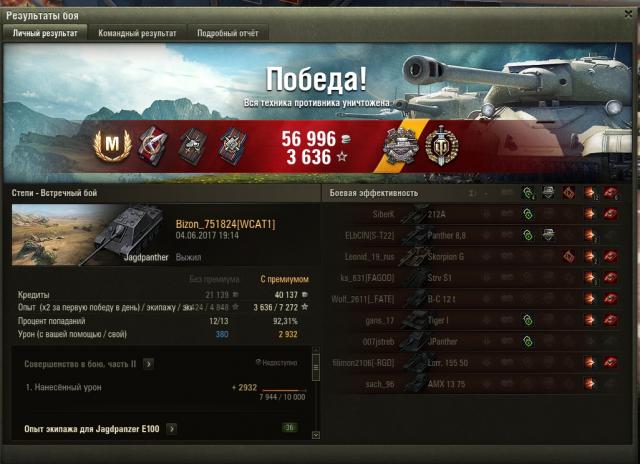
Task: Switch to the Командный результат tab
Action: click(x=137, y=33)
